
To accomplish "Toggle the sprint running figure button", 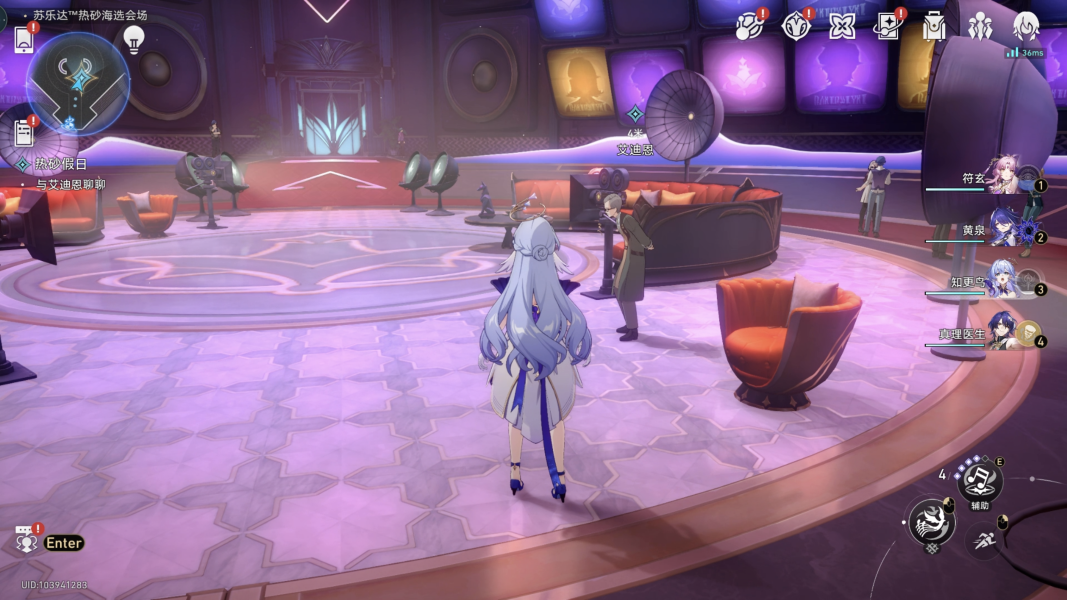I will 986,541.
